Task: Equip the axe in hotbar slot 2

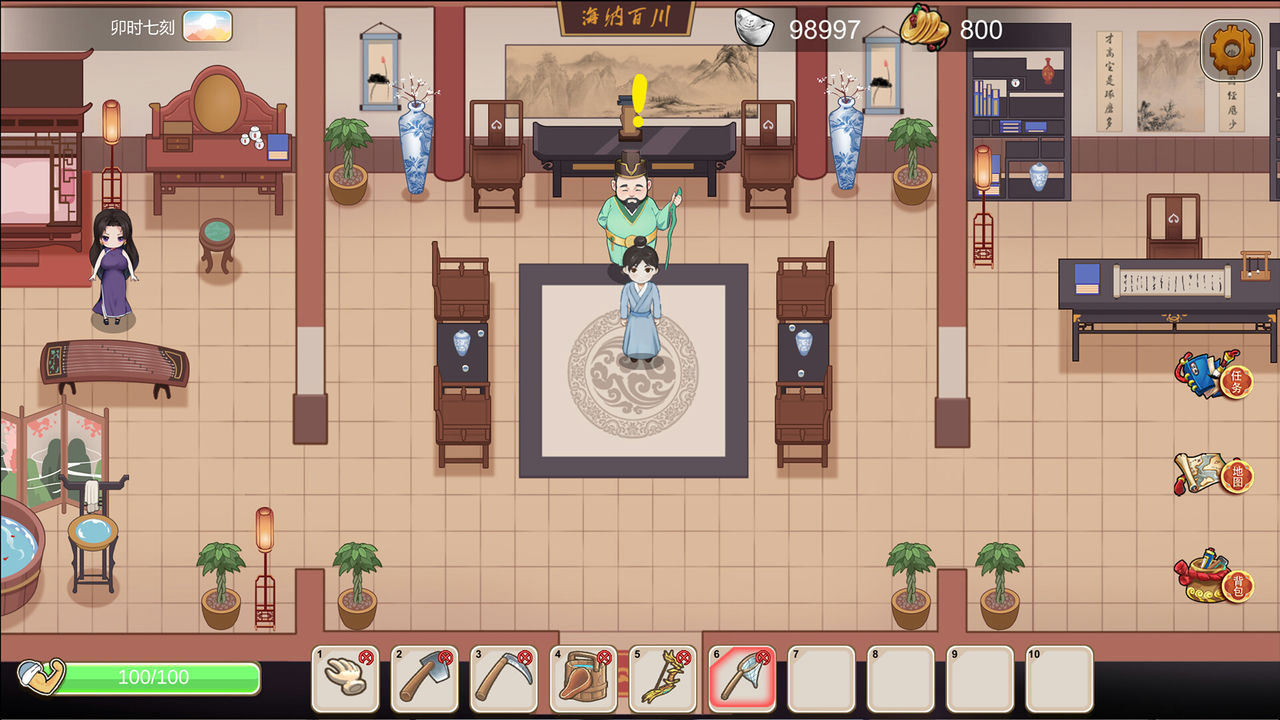Action: 424,681
